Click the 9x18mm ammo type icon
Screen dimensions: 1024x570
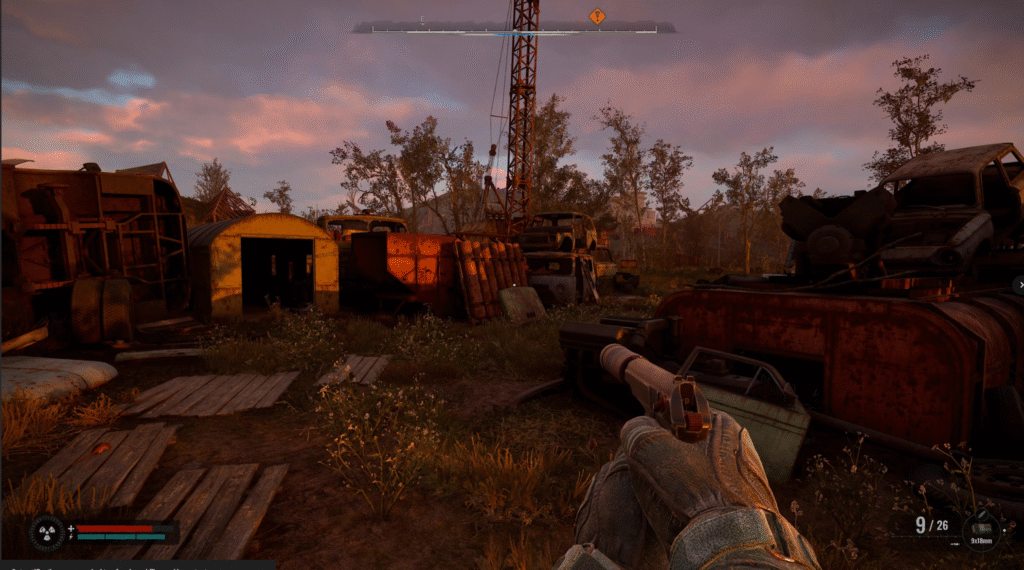coord(980,528)
